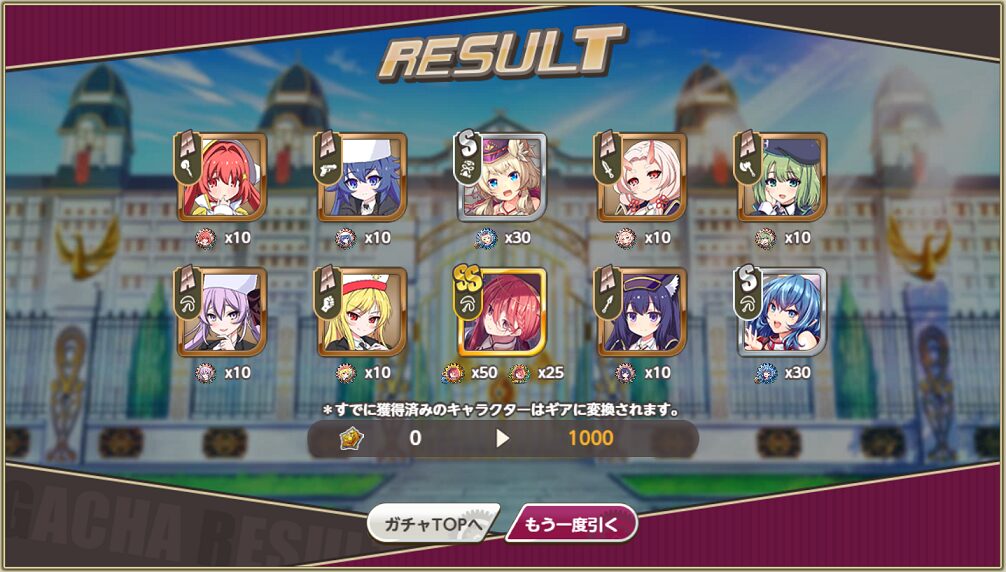The image size is (1006, 572).
Task: Select the red-haired A-rank character card
Action: pos(223,177)
